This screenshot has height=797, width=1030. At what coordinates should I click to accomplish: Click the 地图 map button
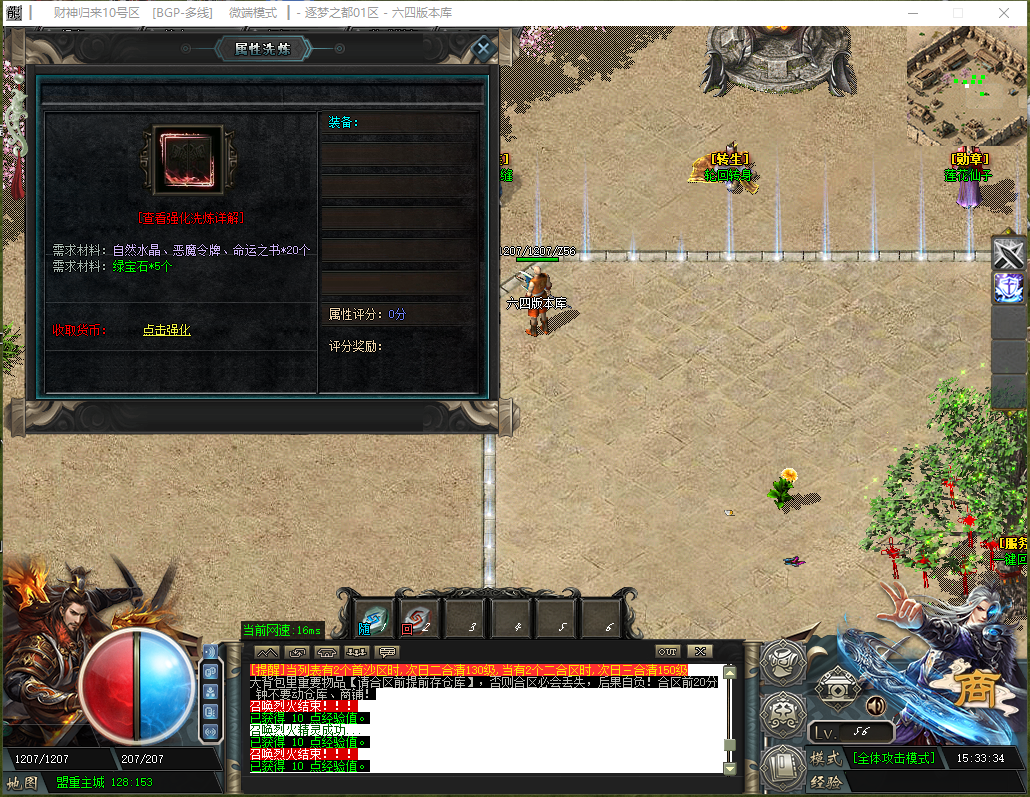[22, 782]
